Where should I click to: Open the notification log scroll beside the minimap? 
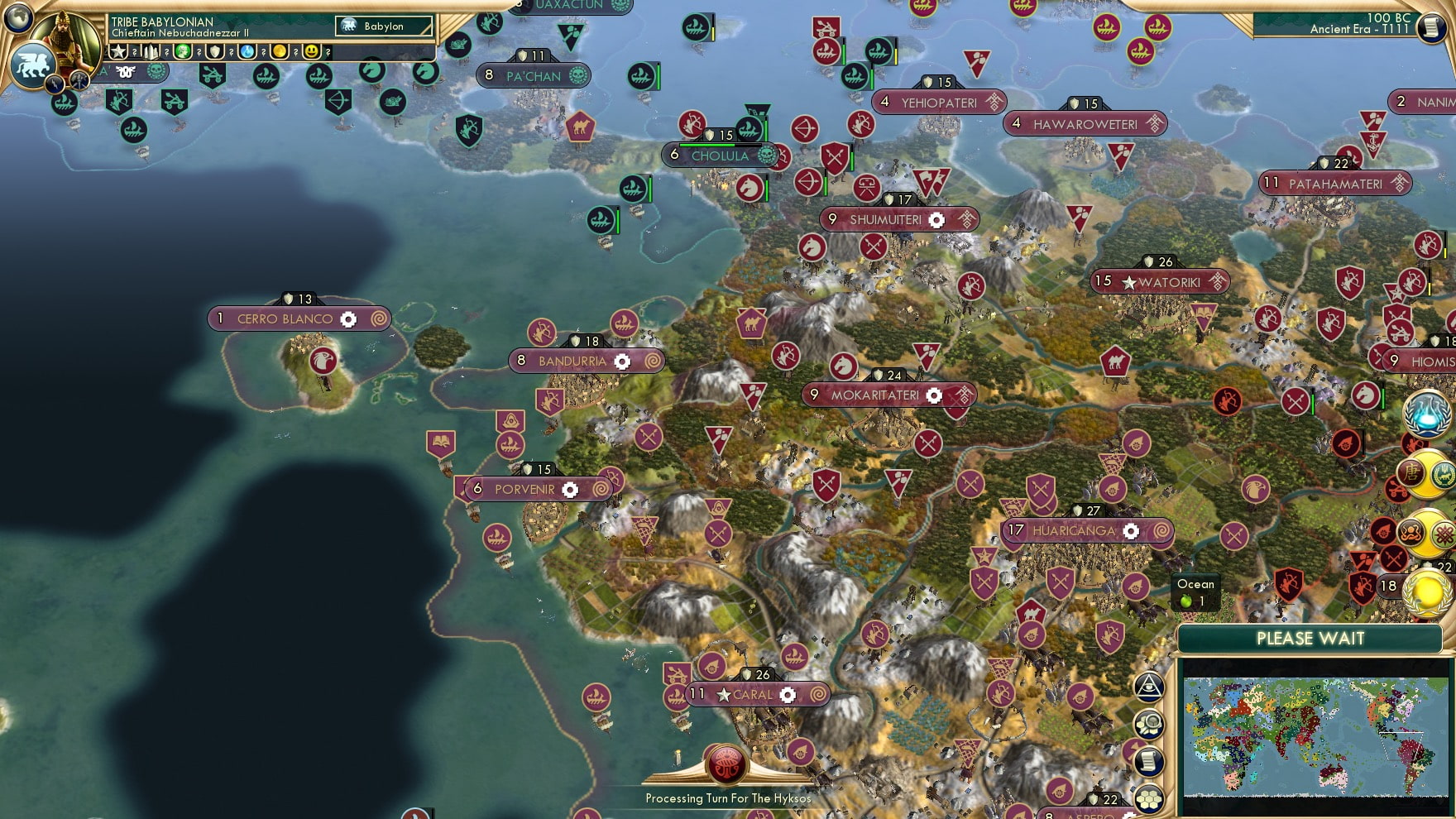pos(1150,760)
